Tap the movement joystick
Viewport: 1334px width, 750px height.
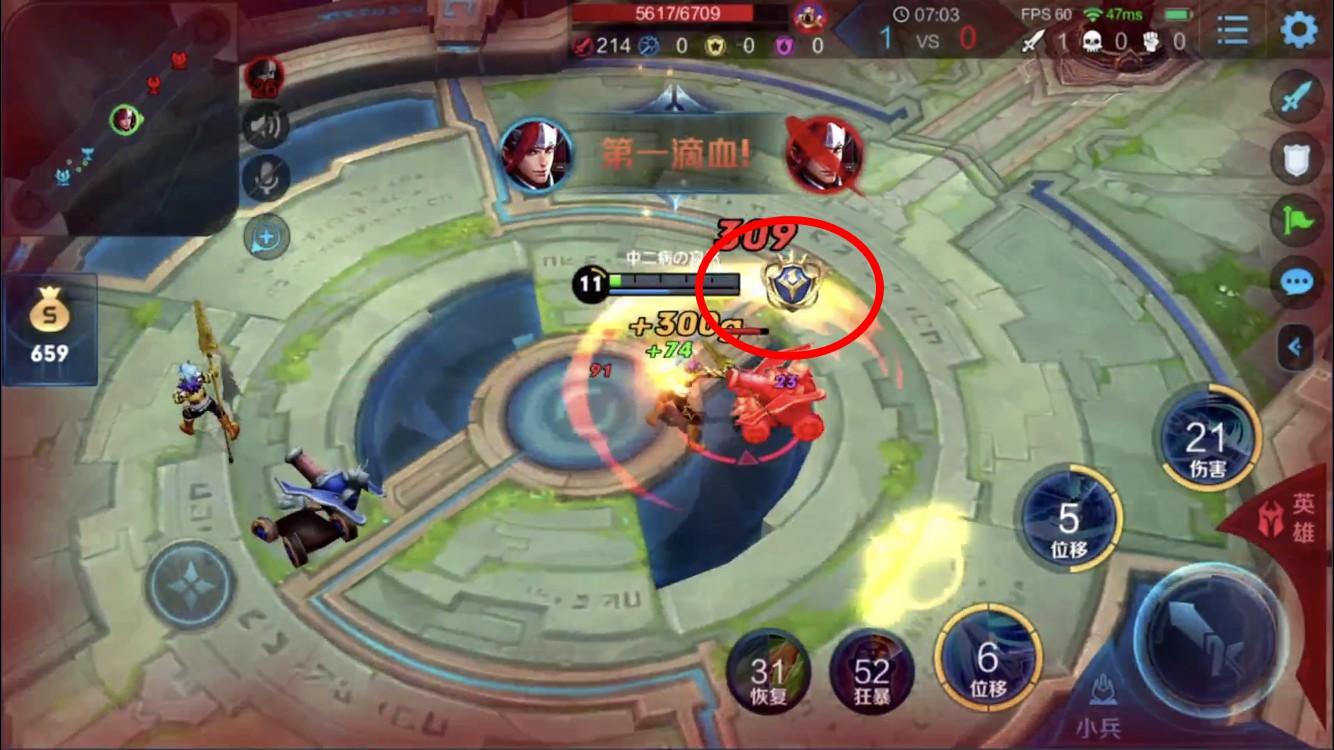click(191, 586)
